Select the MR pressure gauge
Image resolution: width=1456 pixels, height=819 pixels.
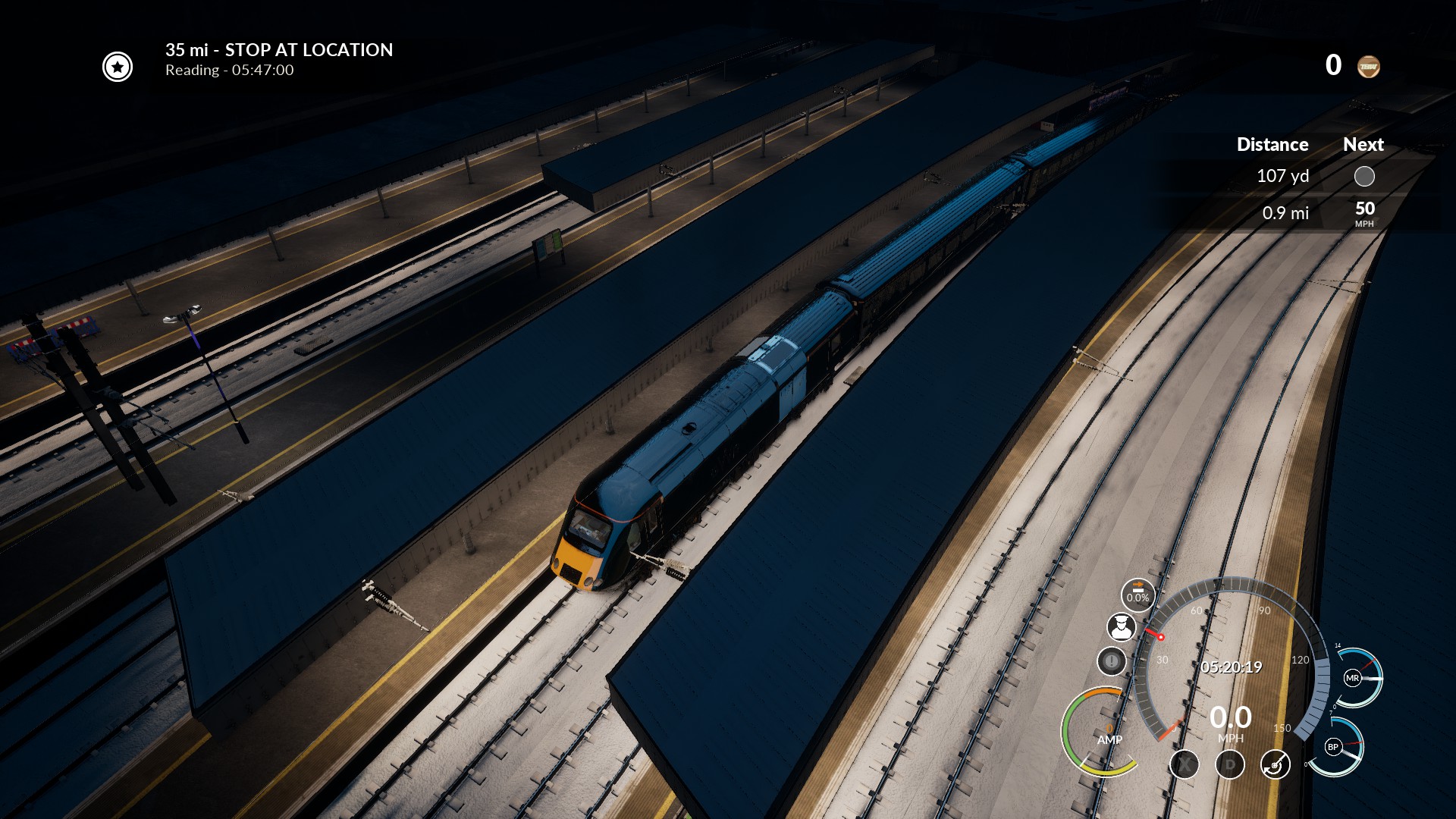[1352, 678]
